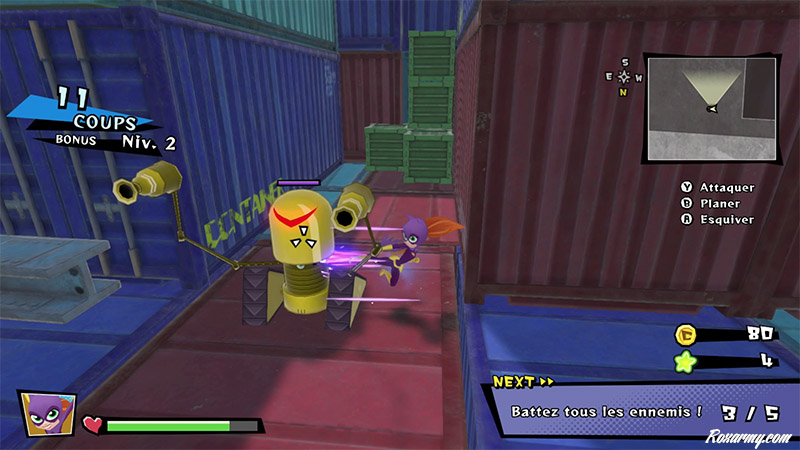
Task: Click the gold coin currency icon
Action: [686, 335]
